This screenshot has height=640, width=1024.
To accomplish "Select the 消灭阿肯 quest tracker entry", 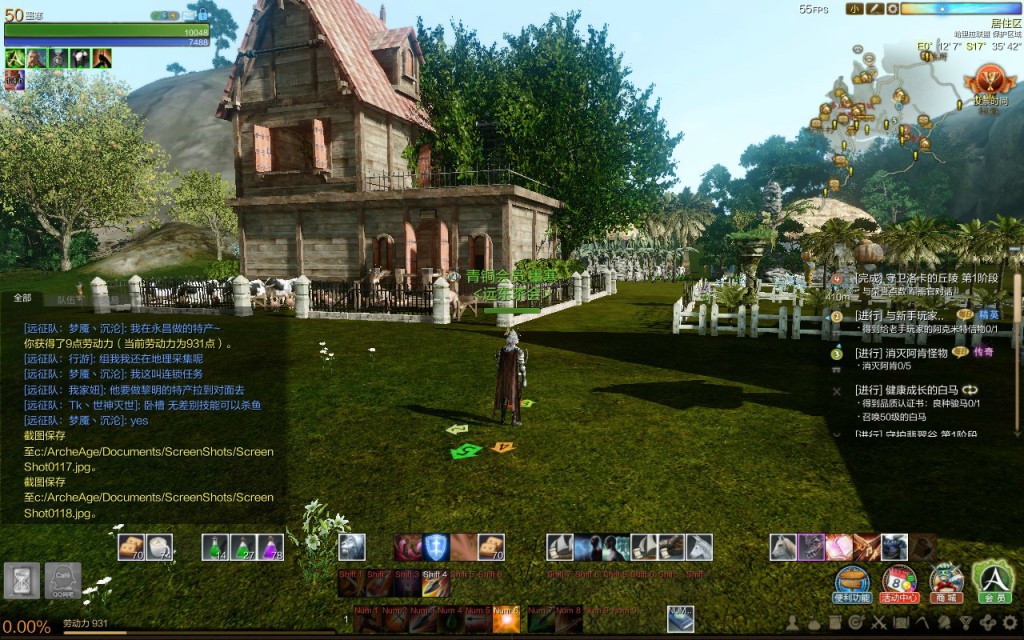I will pos(902,353).
